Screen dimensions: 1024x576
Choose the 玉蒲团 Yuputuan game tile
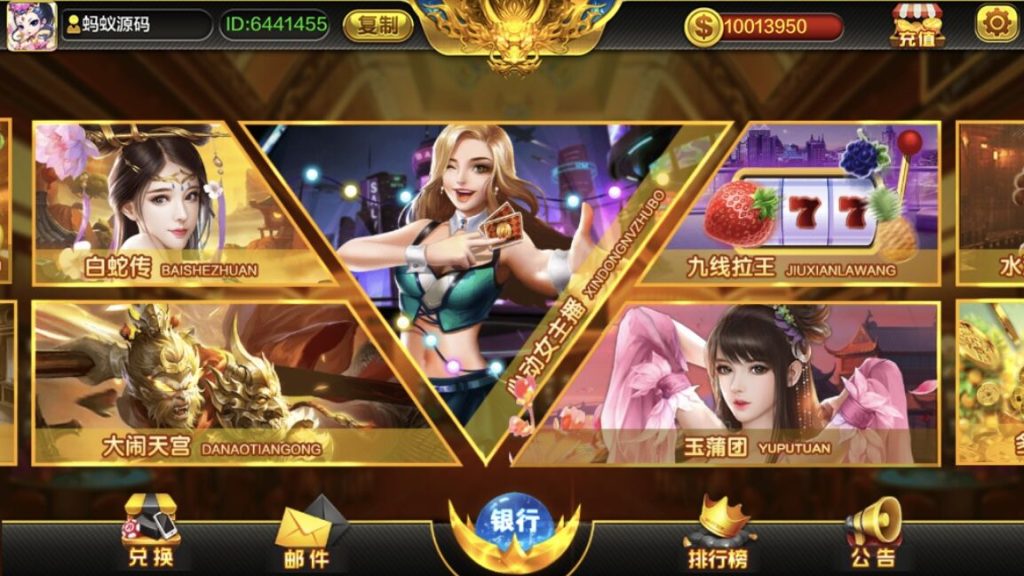point(760,385)
